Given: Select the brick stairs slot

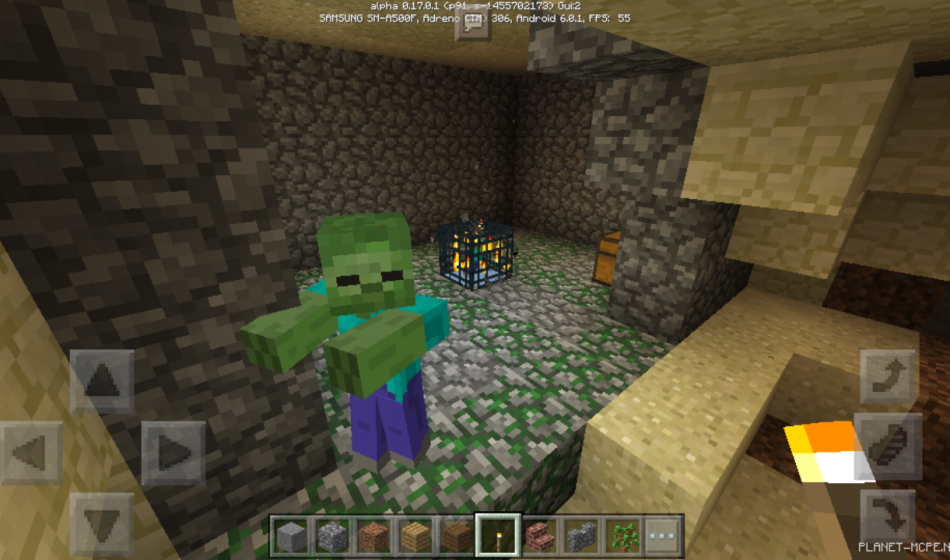Looking at the screenshot, I should pos(538,534).
